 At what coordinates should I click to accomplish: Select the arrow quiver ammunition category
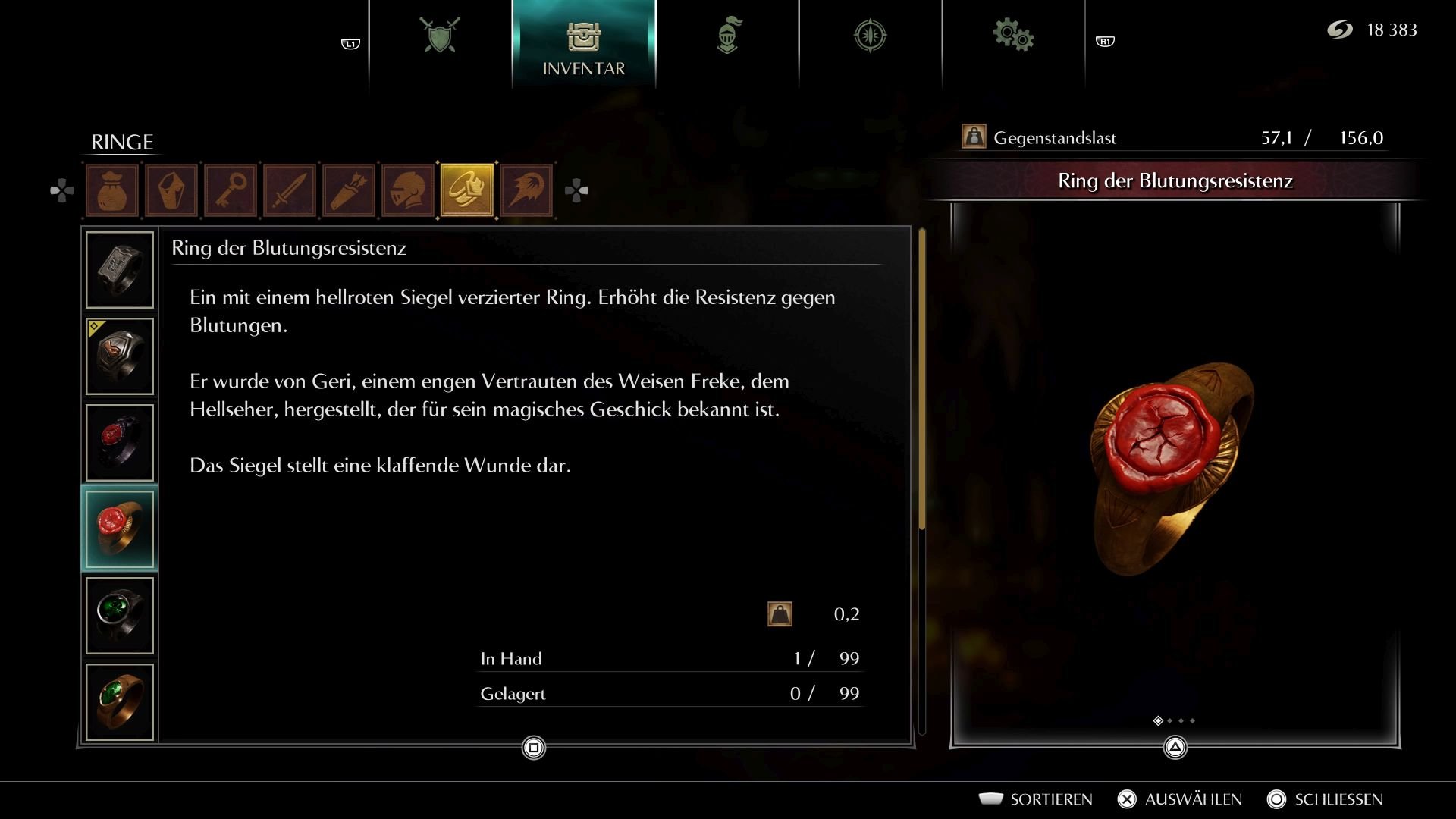[x=349, y=190]
